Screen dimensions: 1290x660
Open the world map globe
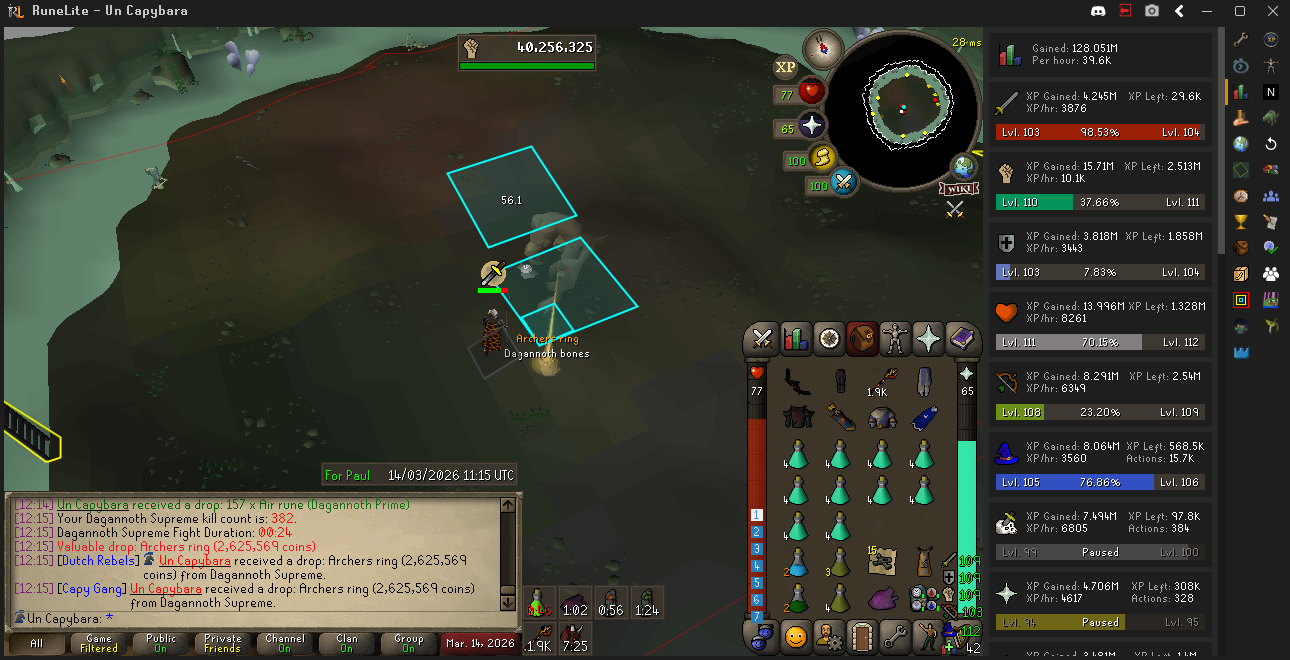pos(964,165)
